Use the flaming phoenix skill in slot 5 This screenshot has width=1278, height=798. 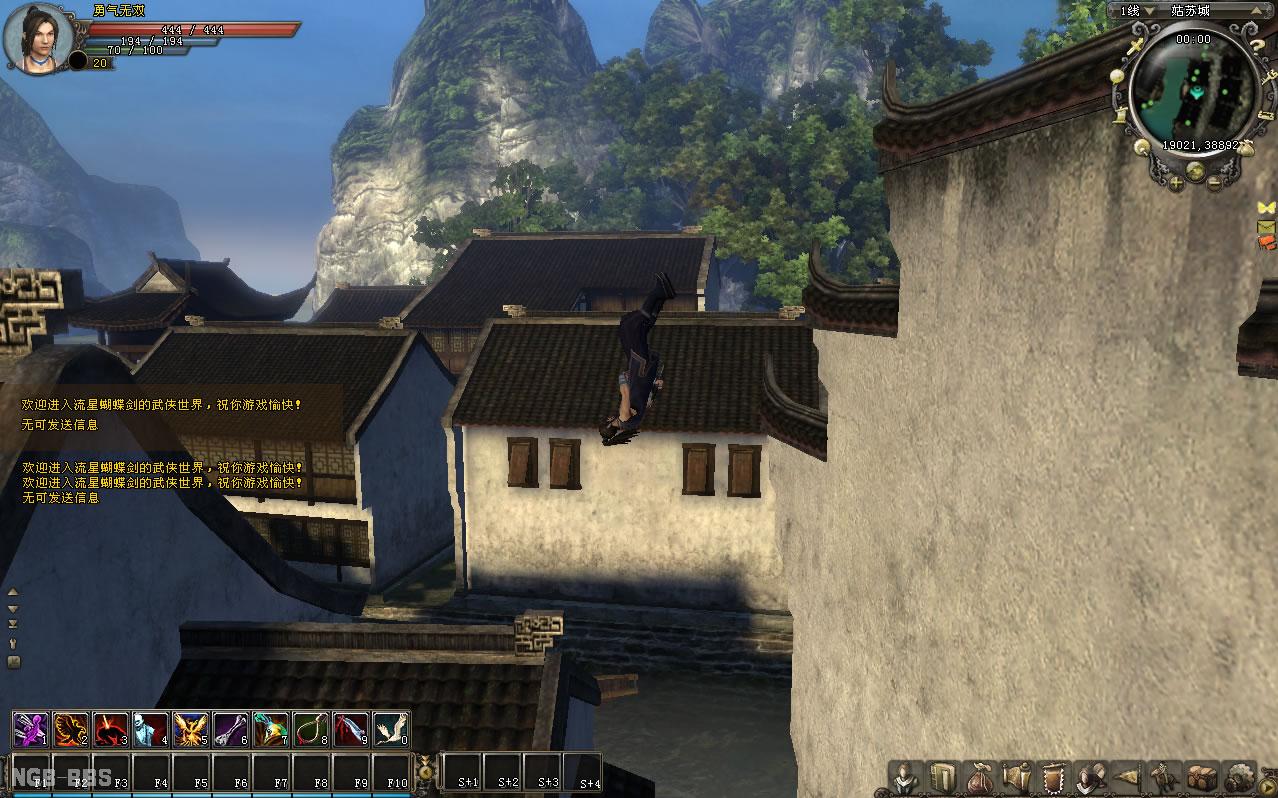191,731
